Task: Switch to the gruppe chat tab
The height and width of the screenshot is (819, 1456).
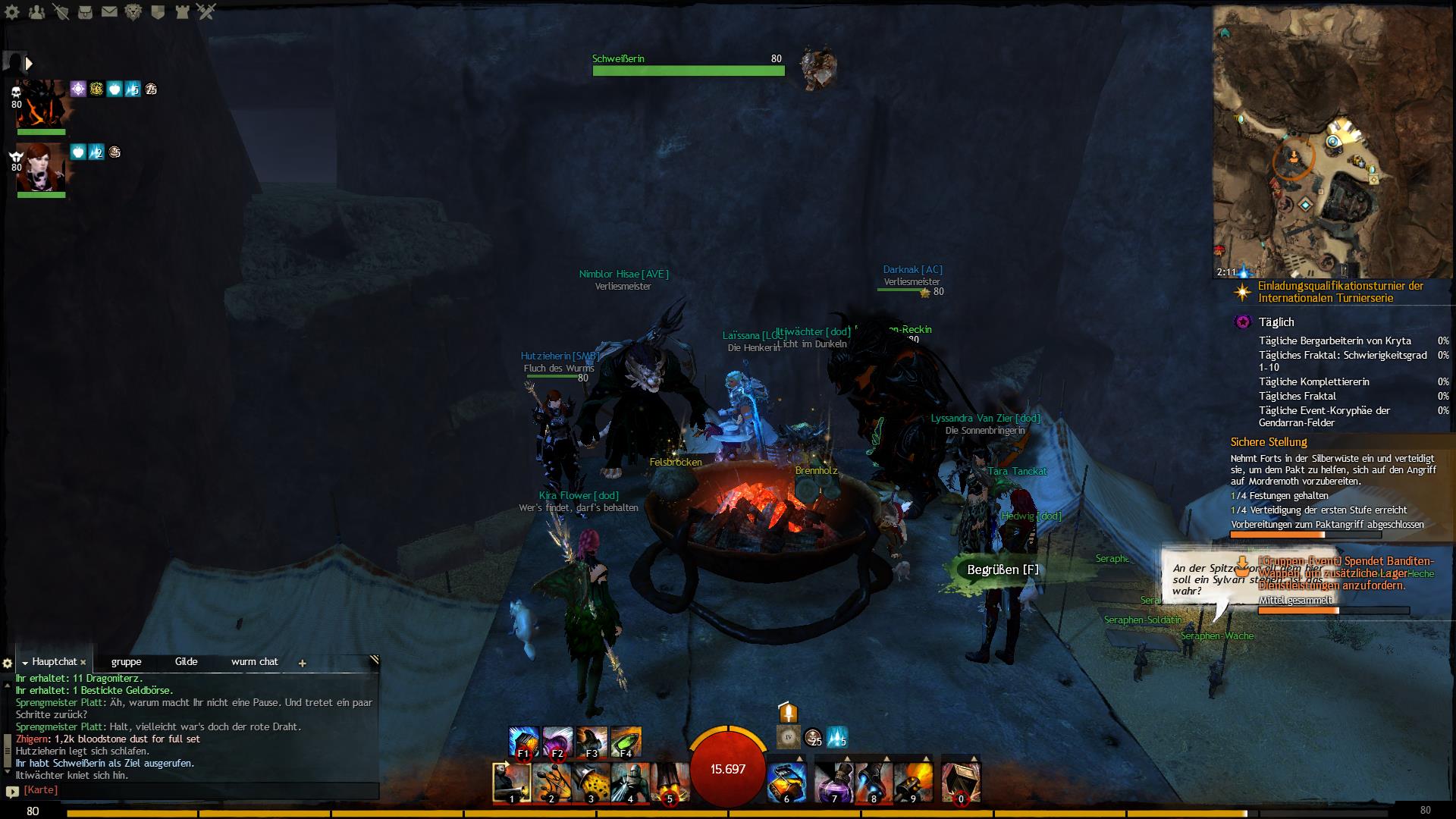Action: coord(126,661)
